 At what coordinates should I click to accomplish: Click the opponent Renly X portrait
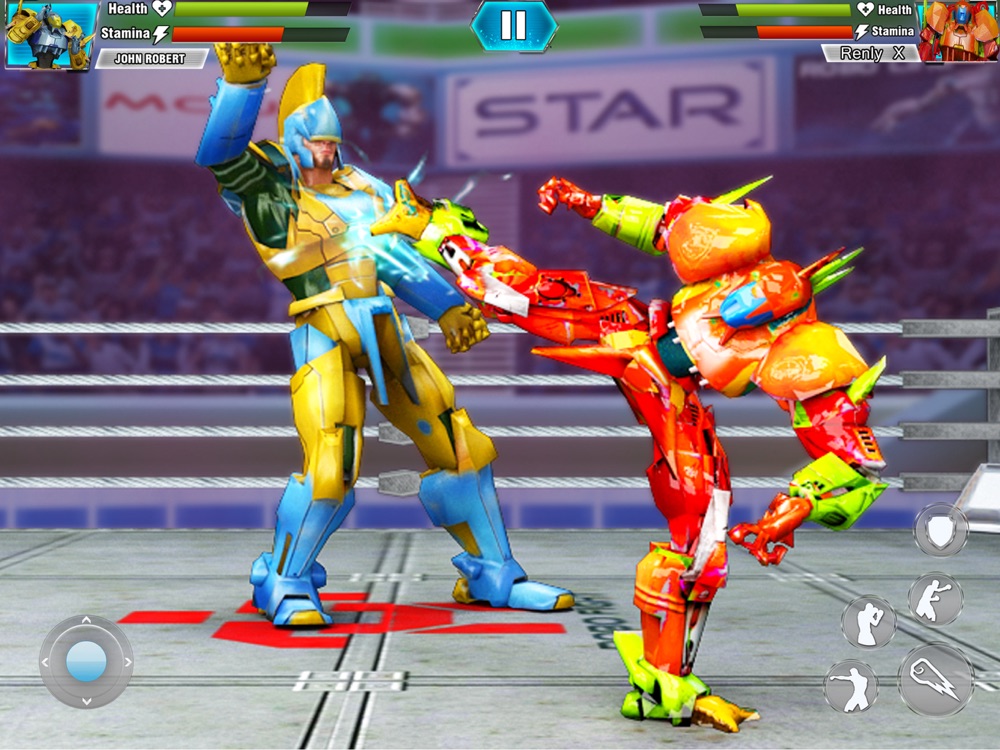click(958, 31)
